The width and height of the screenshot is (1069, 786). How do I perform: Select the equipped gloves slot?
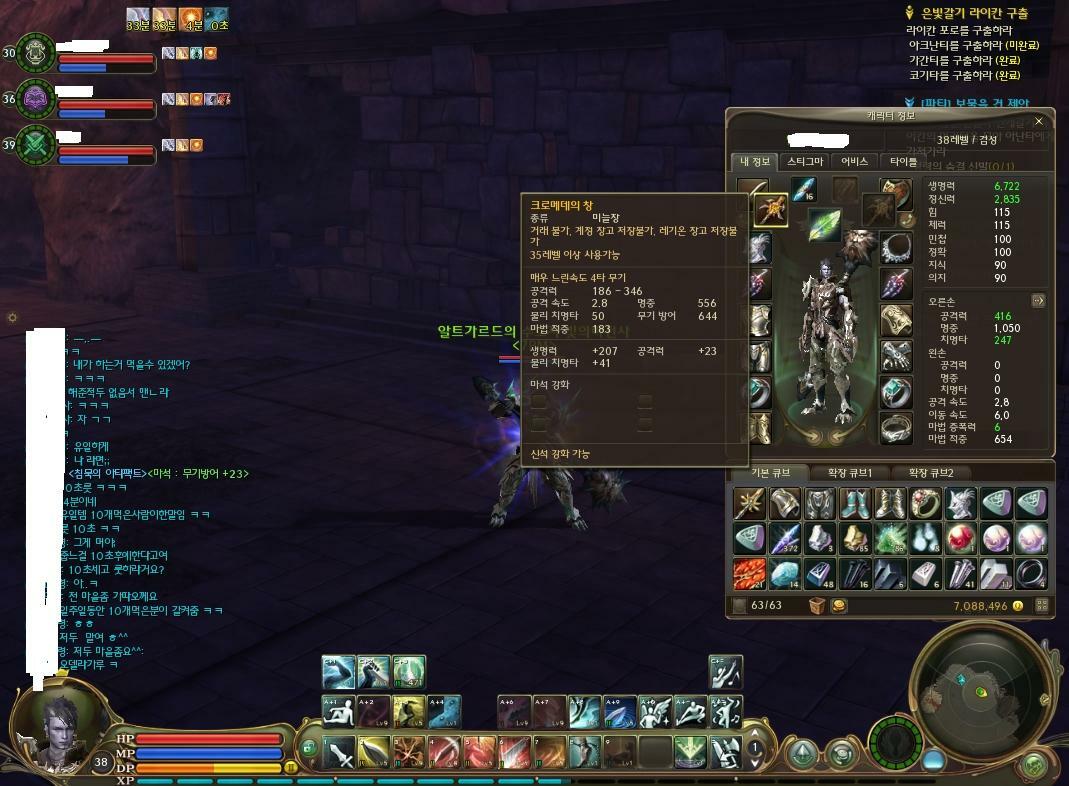[x=896, y=355]
